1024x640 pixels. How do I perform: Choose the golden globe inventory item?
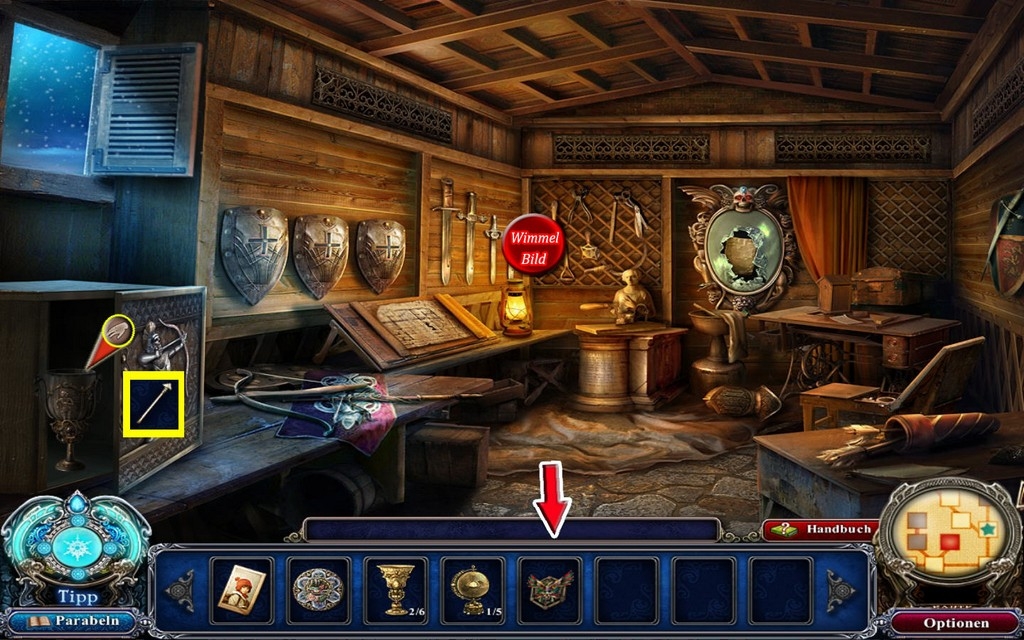pyautogui.click(x=470, y=589)
